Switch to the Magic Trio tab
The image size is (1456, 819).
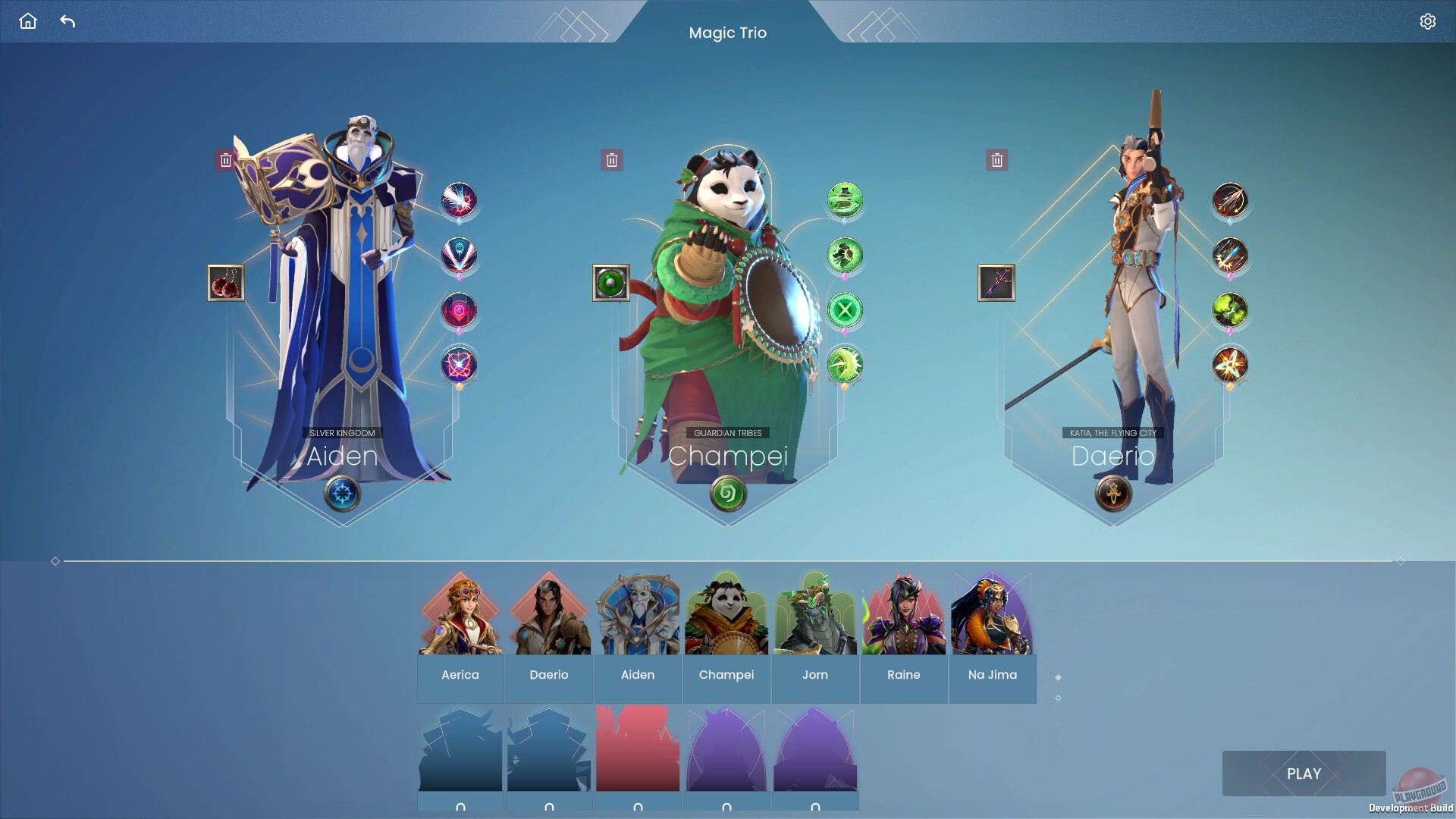pyautogui.click(x=727, y=33)
